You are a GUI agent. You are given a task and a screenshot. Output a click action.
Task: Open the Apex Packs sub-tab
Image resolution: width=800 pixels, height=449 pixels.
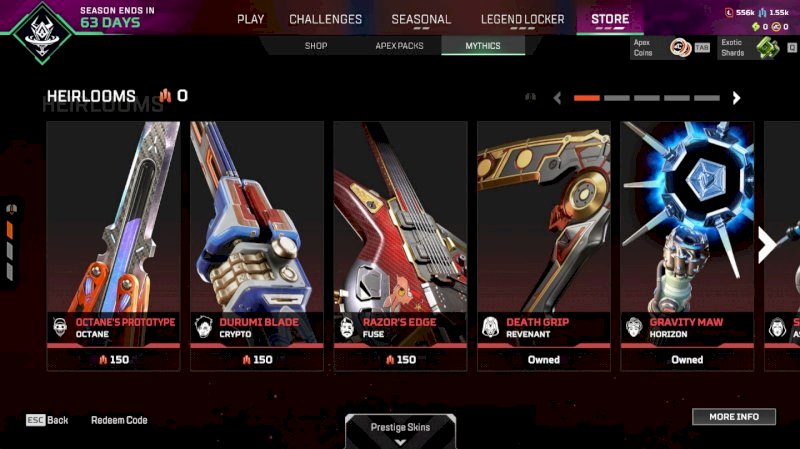[x=399, y=46]
